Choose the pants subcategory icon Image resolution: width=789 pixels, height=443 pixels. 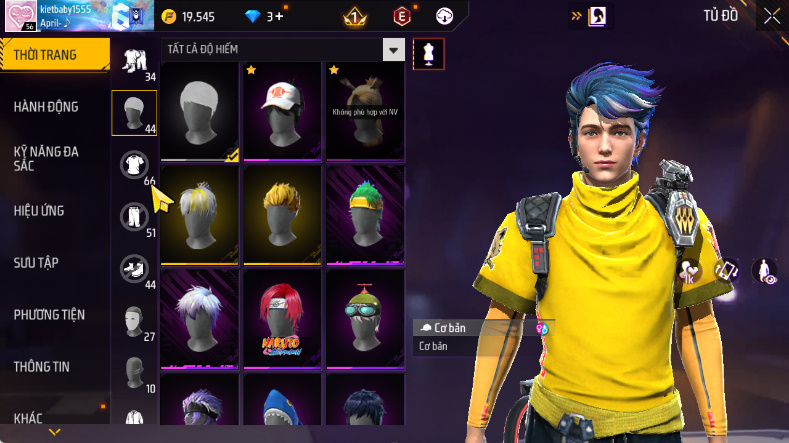[134, 216]
